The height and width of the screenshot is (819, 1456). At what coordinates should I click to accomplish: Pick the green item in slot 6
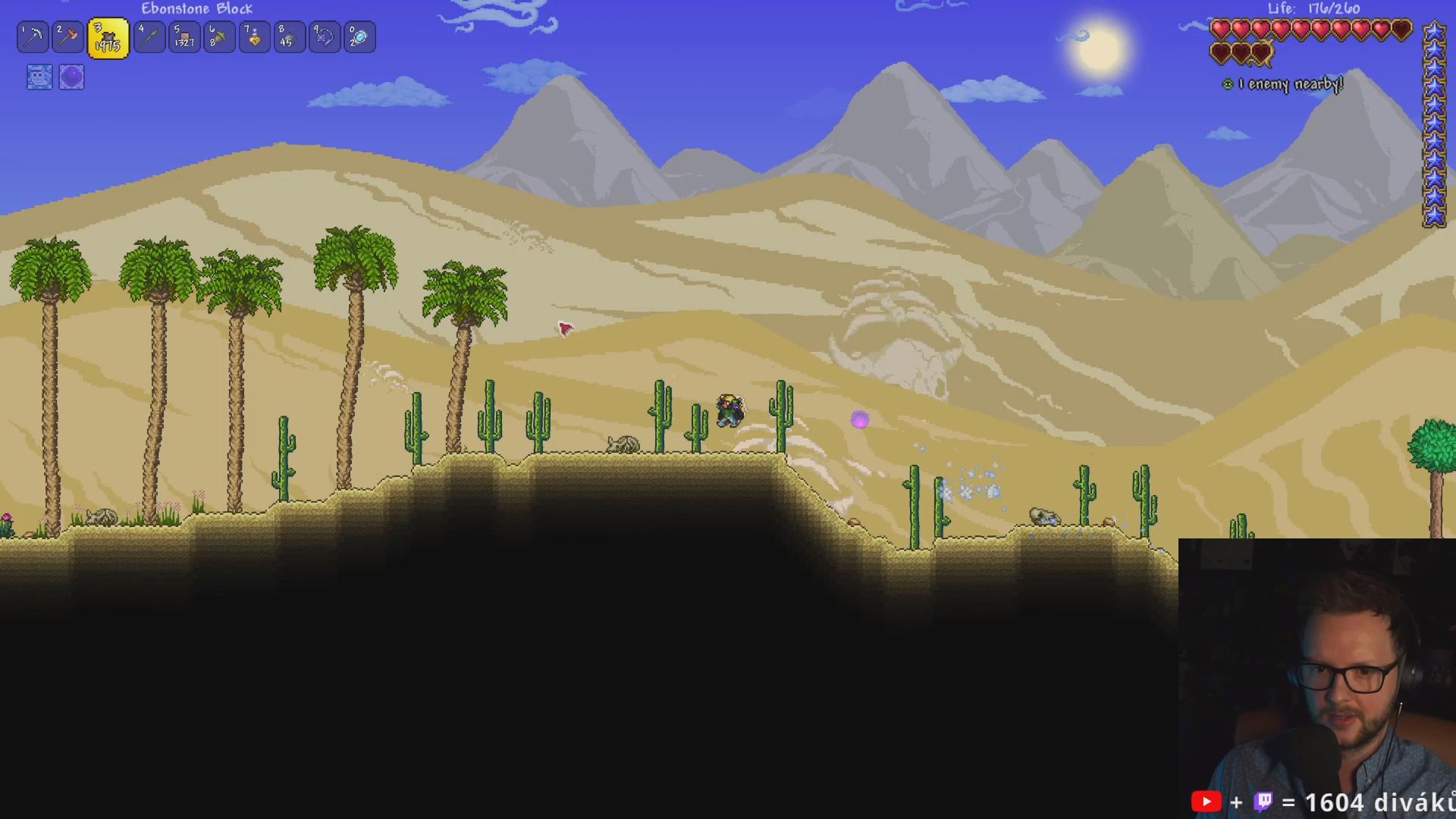point(219,37)
